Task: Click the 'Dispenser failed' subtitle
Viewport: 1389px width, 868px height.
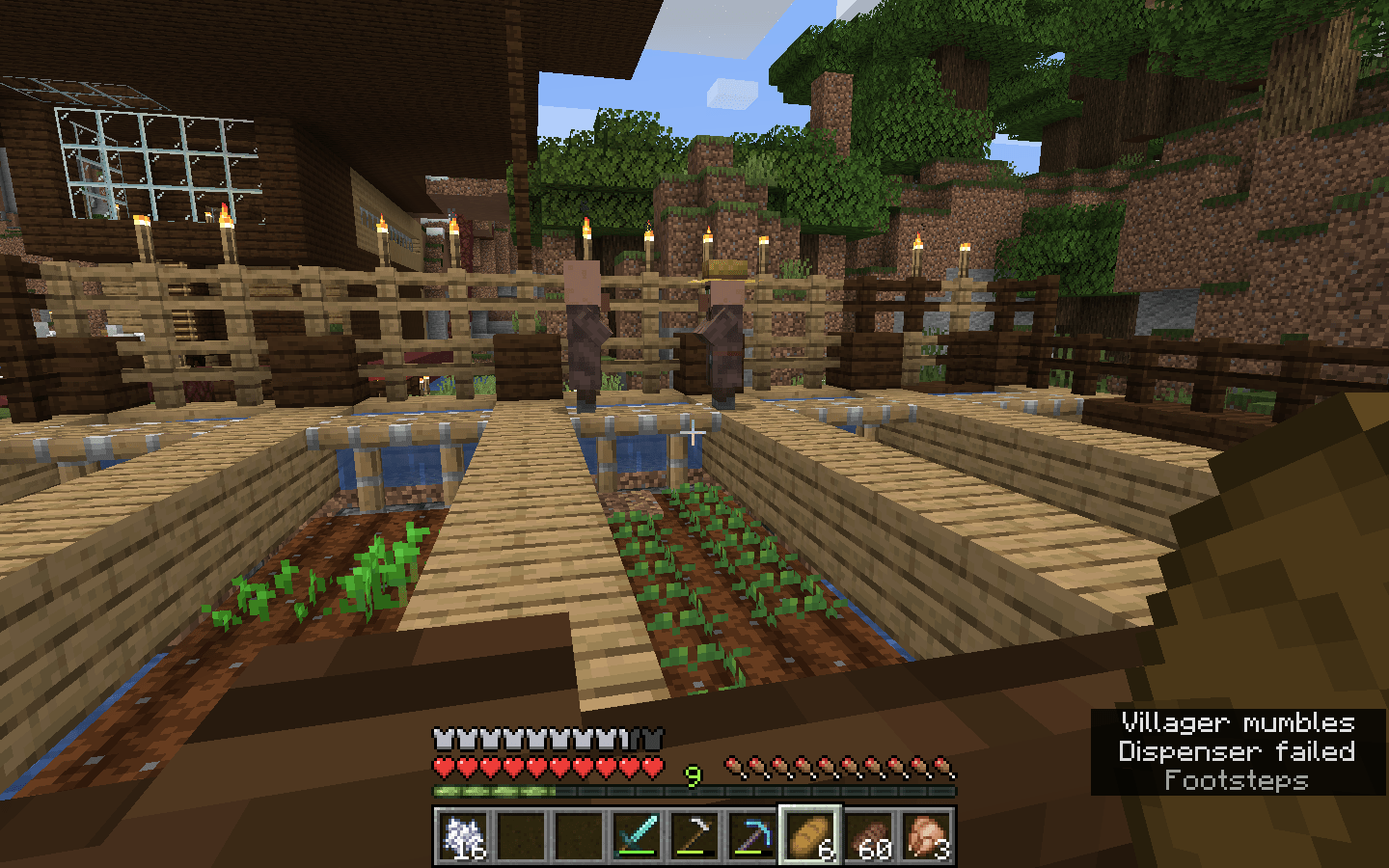Action: 1238,752
